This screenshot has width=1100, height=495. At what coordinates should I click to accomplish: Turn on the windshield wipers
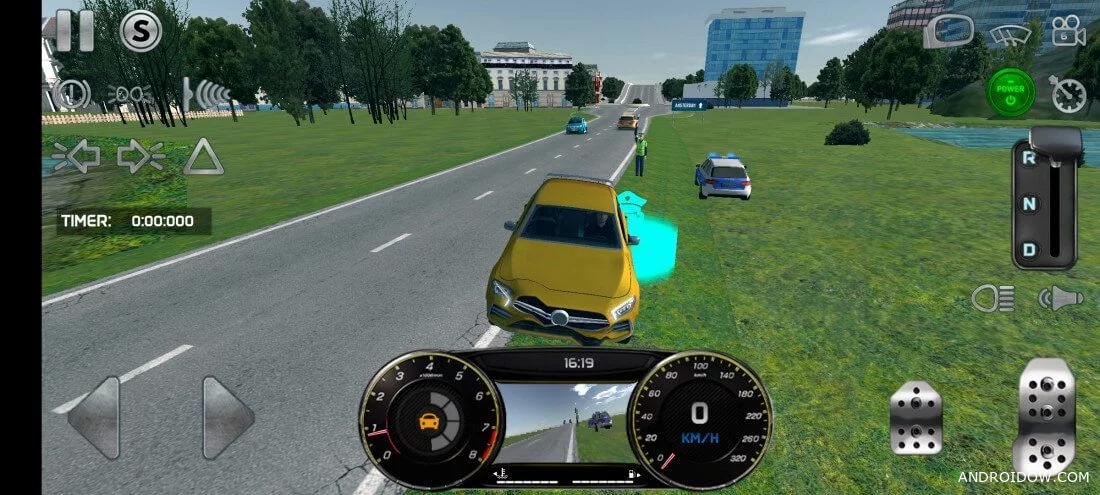coord(1010,34)
